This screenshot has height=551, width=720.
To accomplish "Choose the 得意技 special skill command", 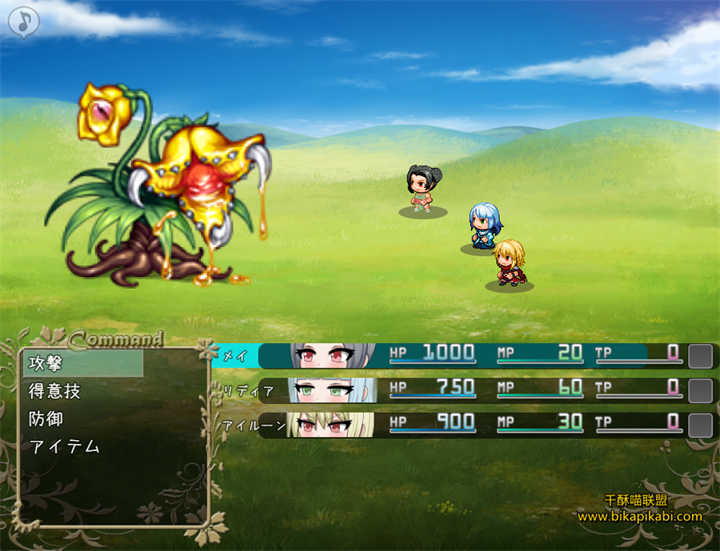I will click(x=80, y=391).
